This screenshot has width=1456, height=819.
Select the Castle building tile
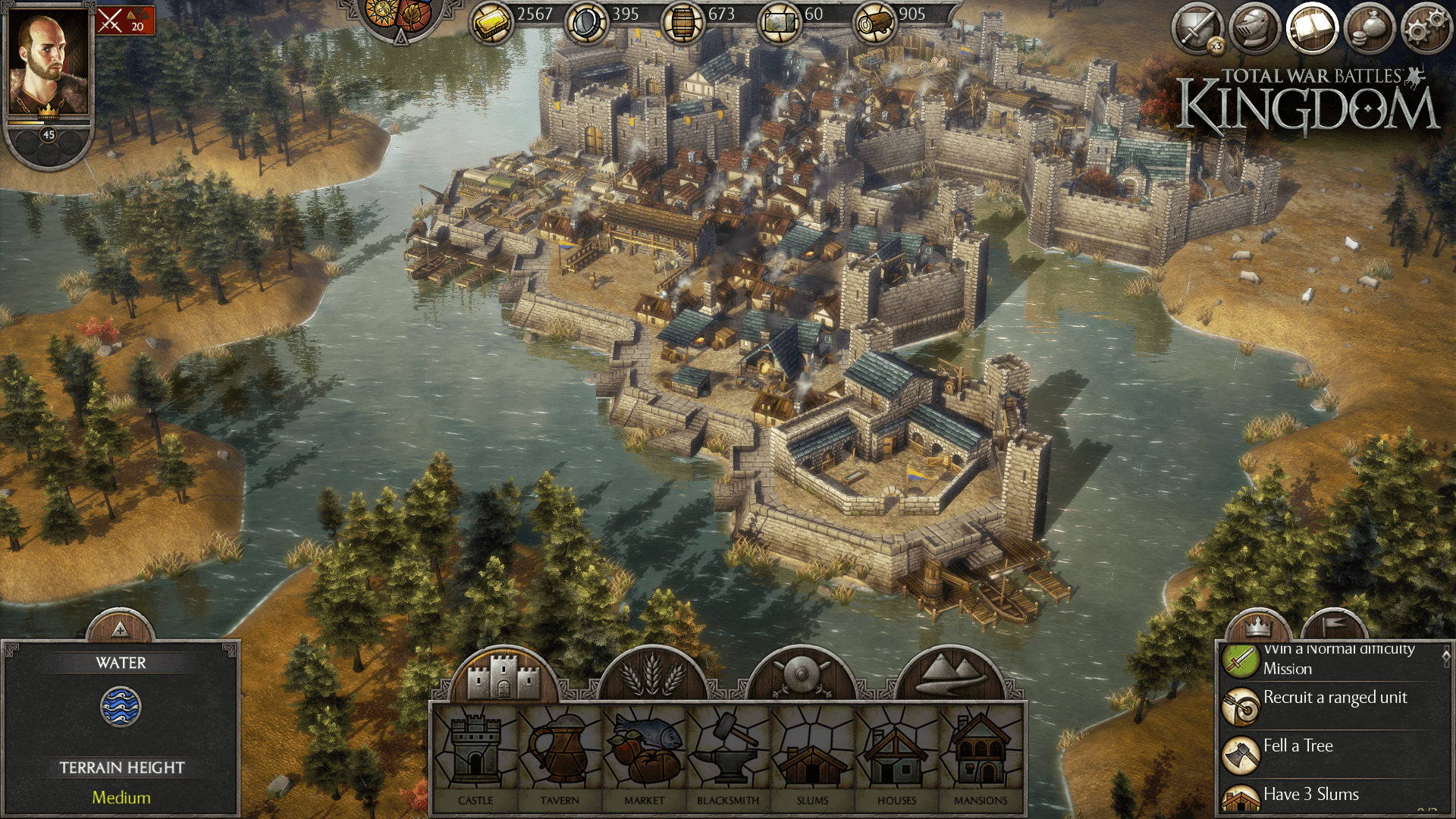click(x=475, y=755)
